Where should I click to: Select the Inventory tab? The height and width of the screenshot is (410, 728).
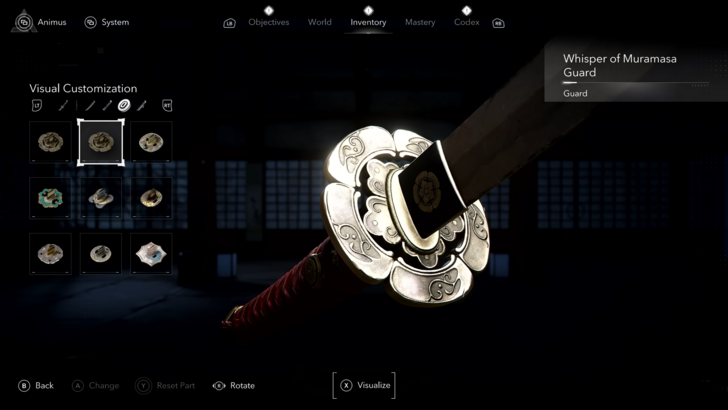(368, 22)
